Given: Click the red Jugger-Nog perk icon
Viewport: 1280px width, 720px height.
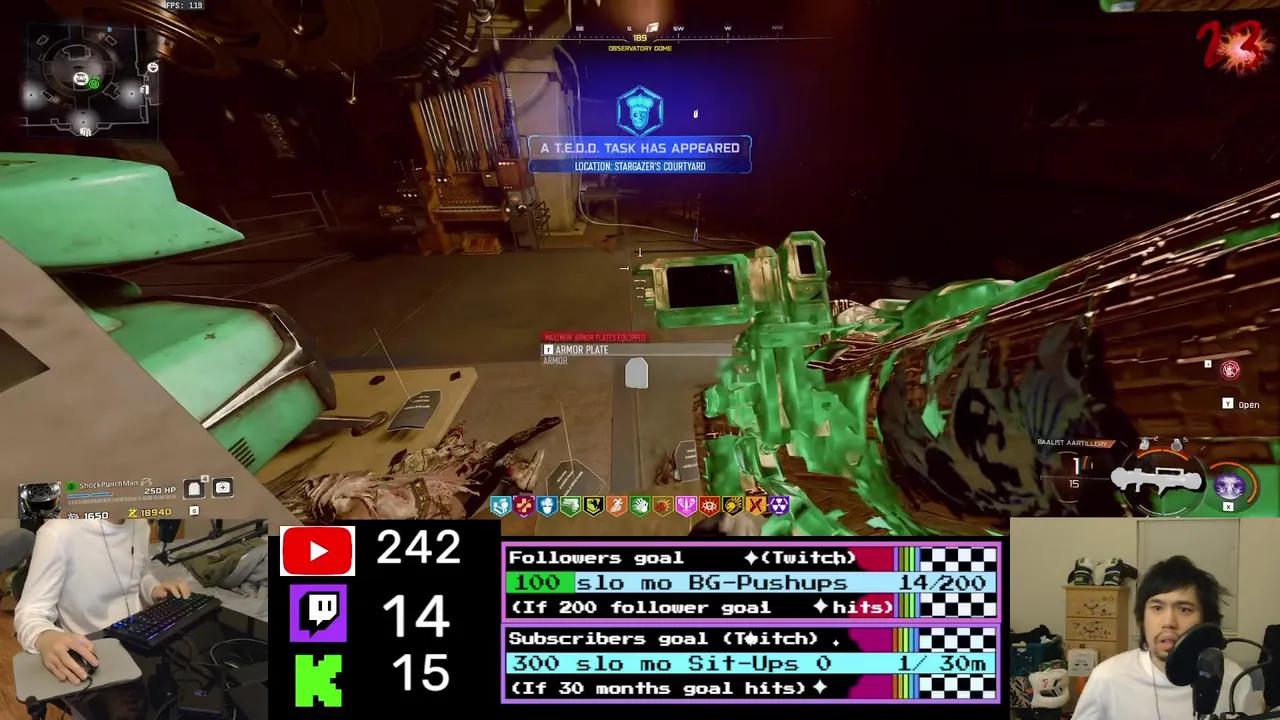Looking at the screenshot, I should coord(523,506).
